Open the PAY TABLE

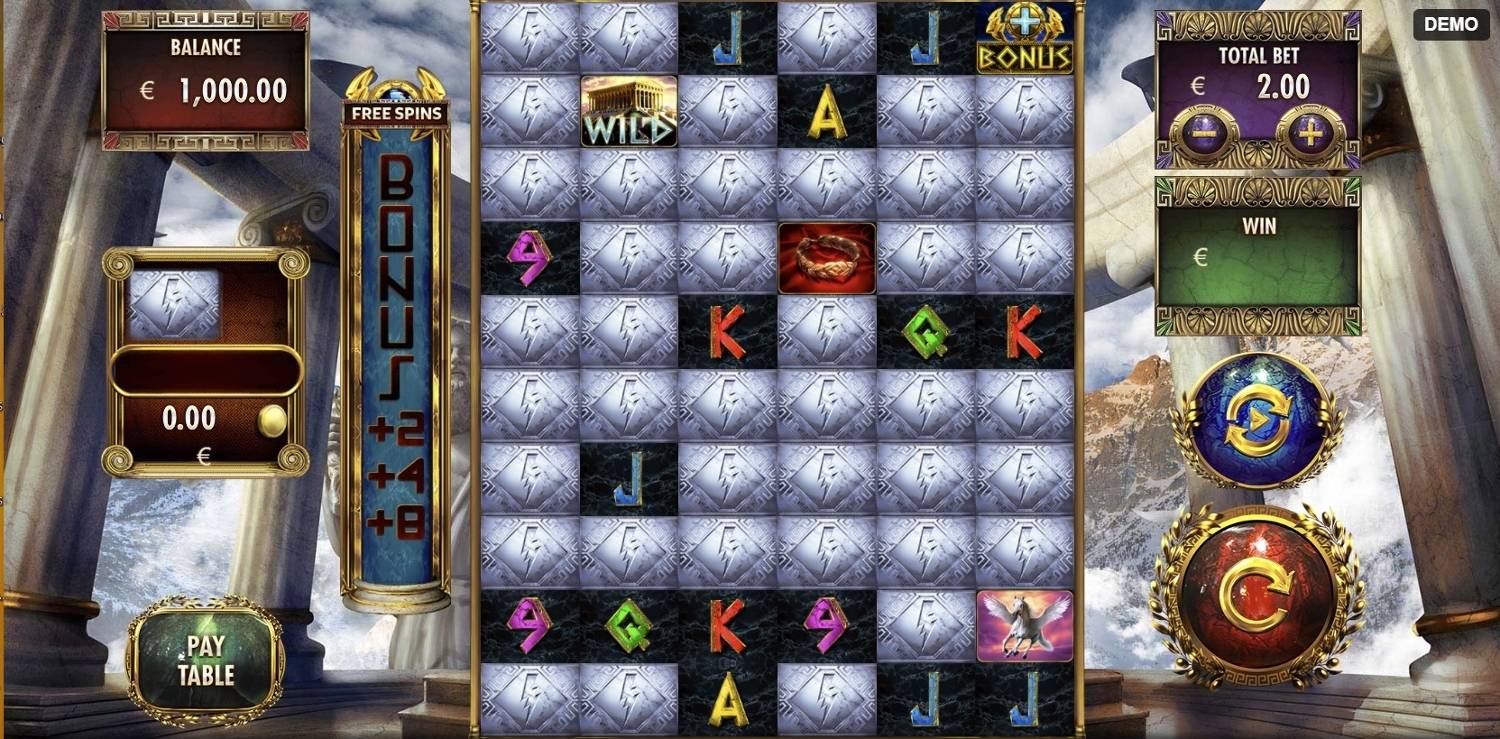point(205,662)
